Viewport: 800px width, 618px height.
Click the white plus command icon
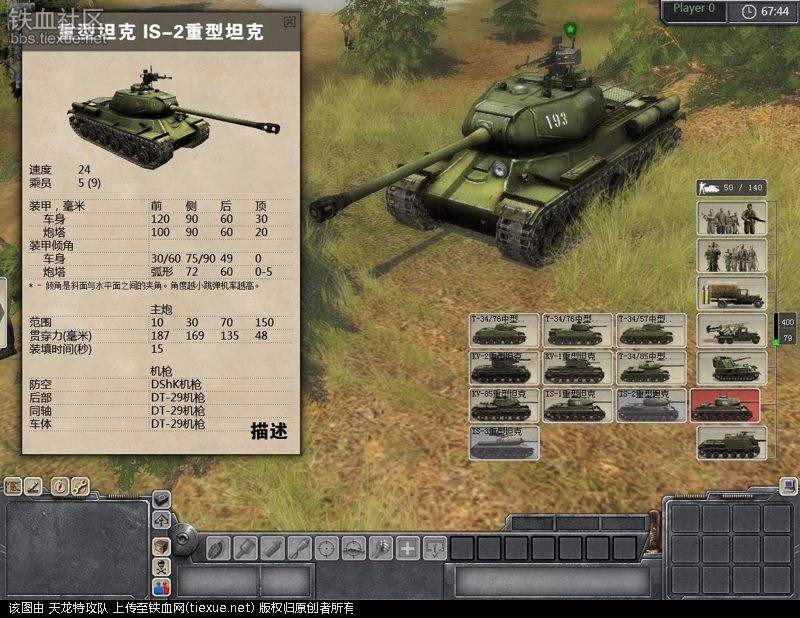(x=408, y=548)
